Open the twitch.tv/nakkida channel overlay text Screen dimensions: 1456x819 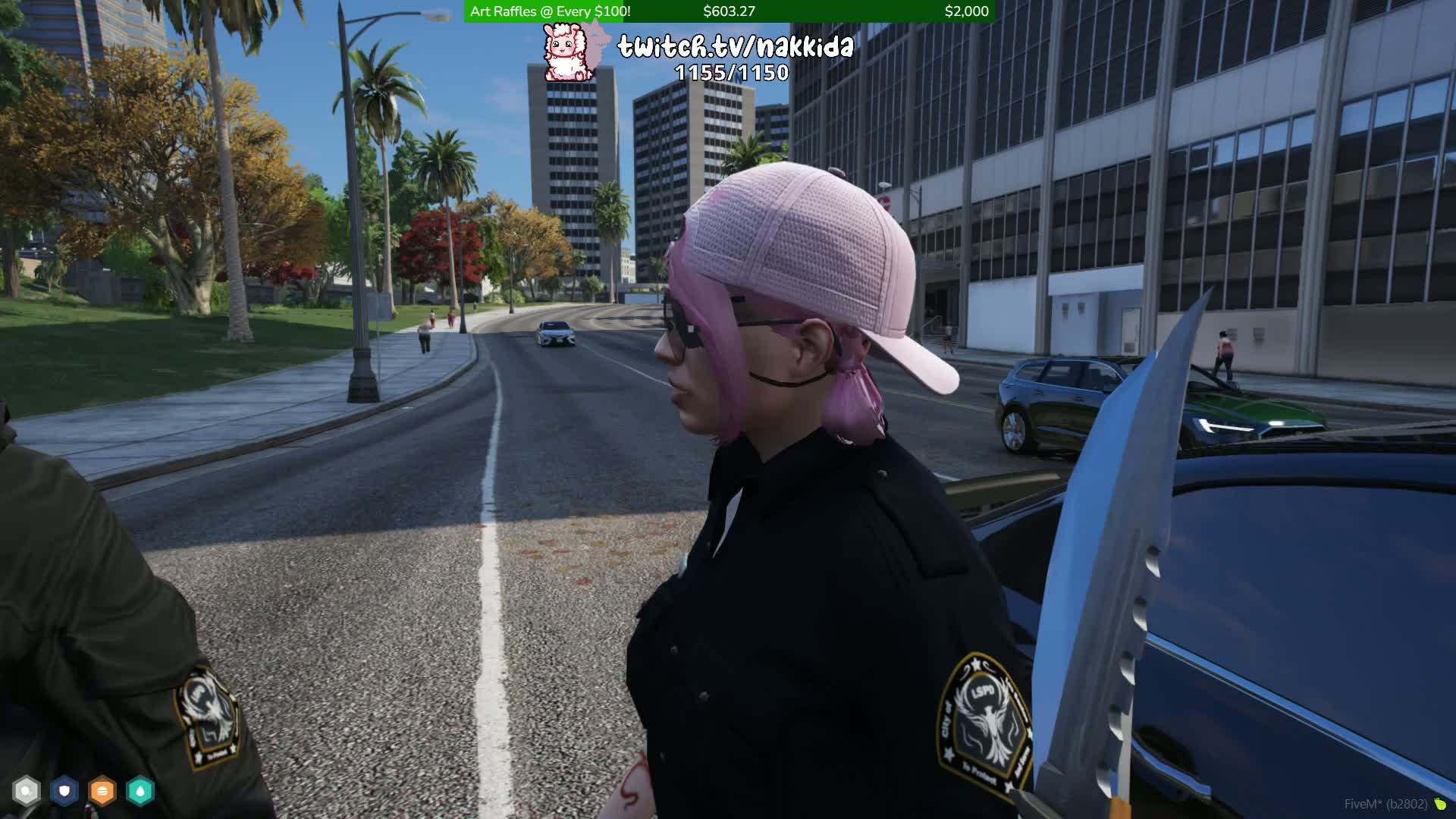tap(735, 47)
